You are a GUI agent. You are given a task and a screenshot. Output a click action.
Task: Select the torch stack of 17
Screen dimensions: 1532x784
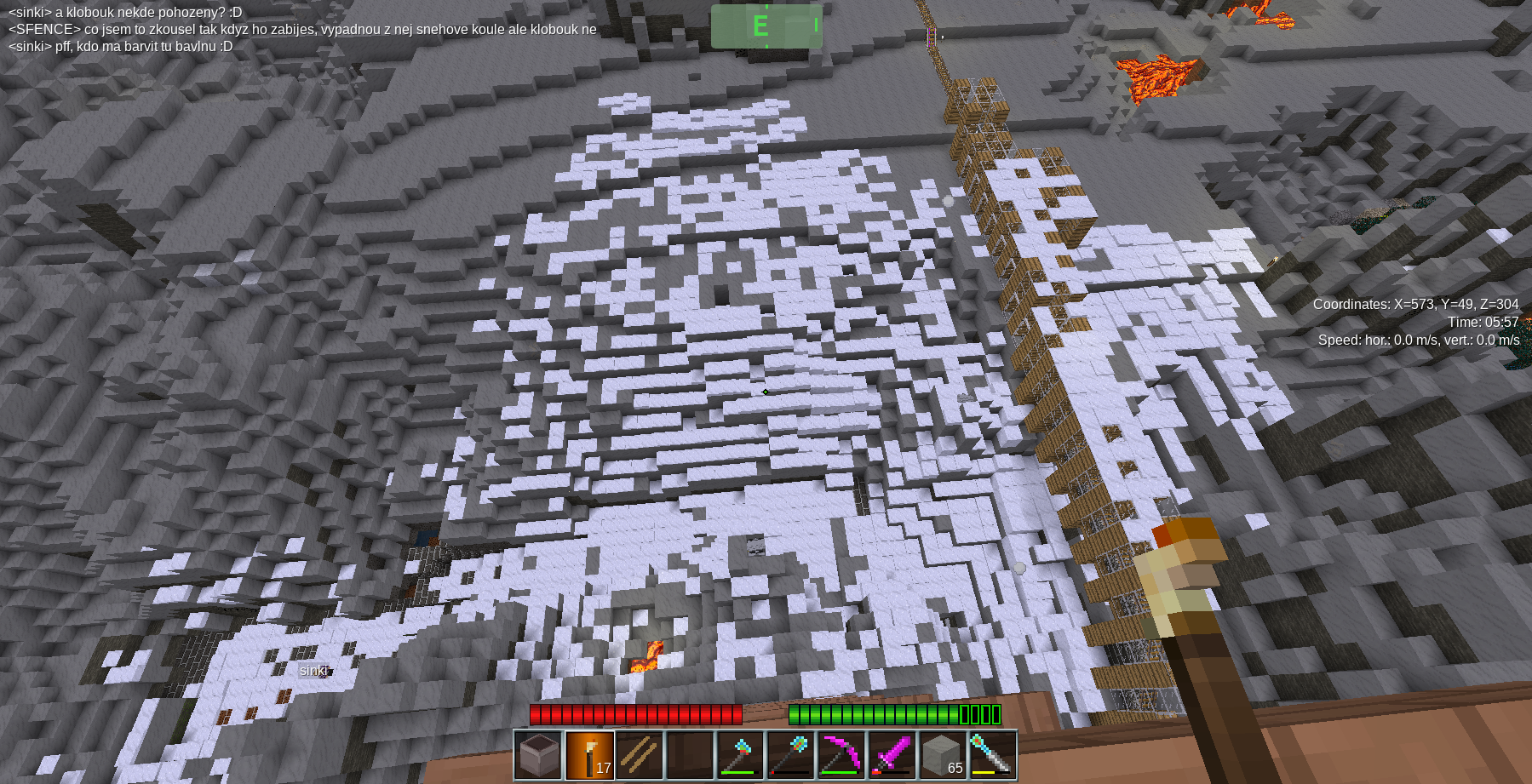pos(589,755)
